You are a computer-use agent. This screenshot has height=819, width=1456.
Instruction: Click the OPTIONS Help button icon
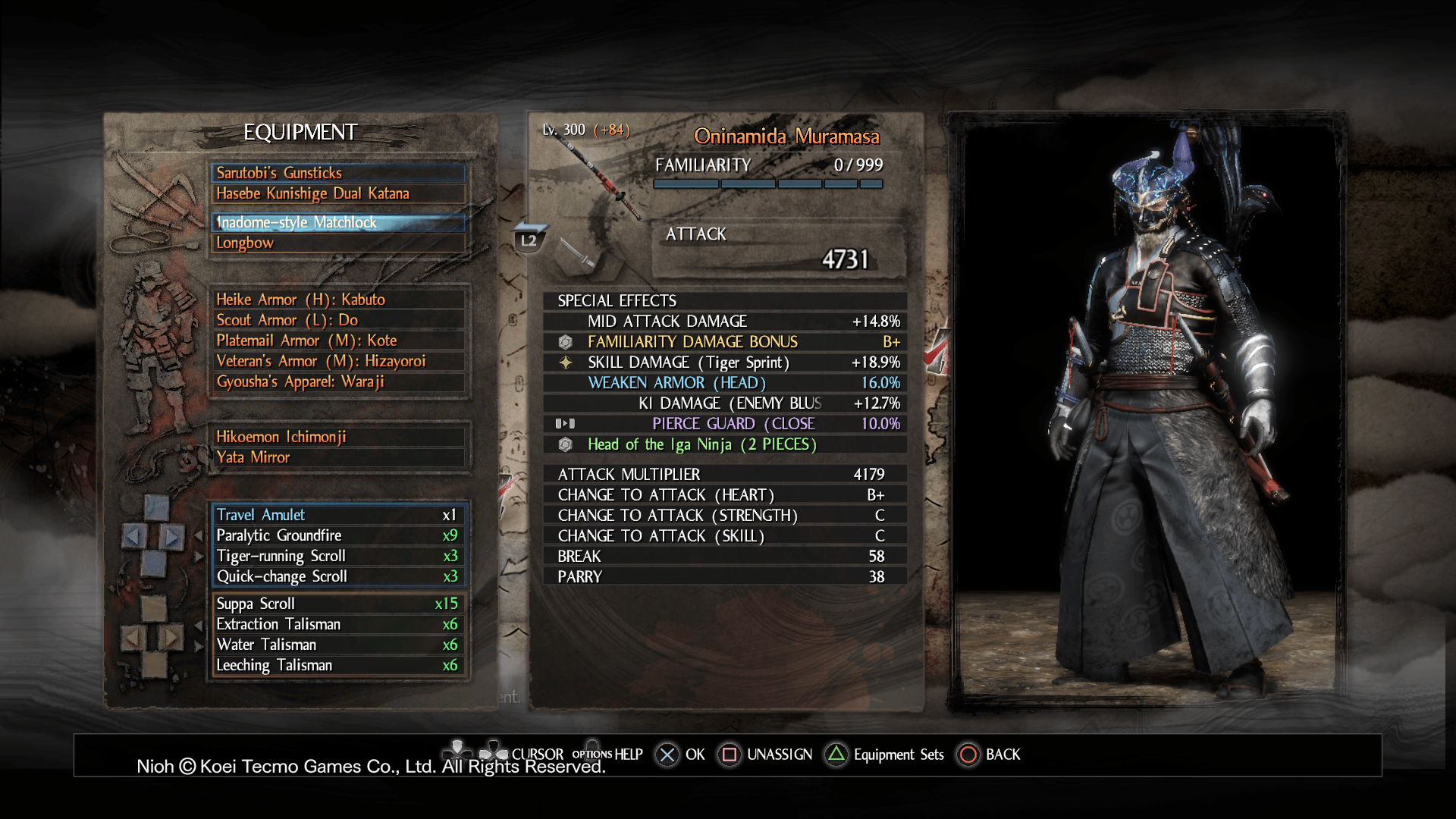pyautogui.click(x=591, y=753)
